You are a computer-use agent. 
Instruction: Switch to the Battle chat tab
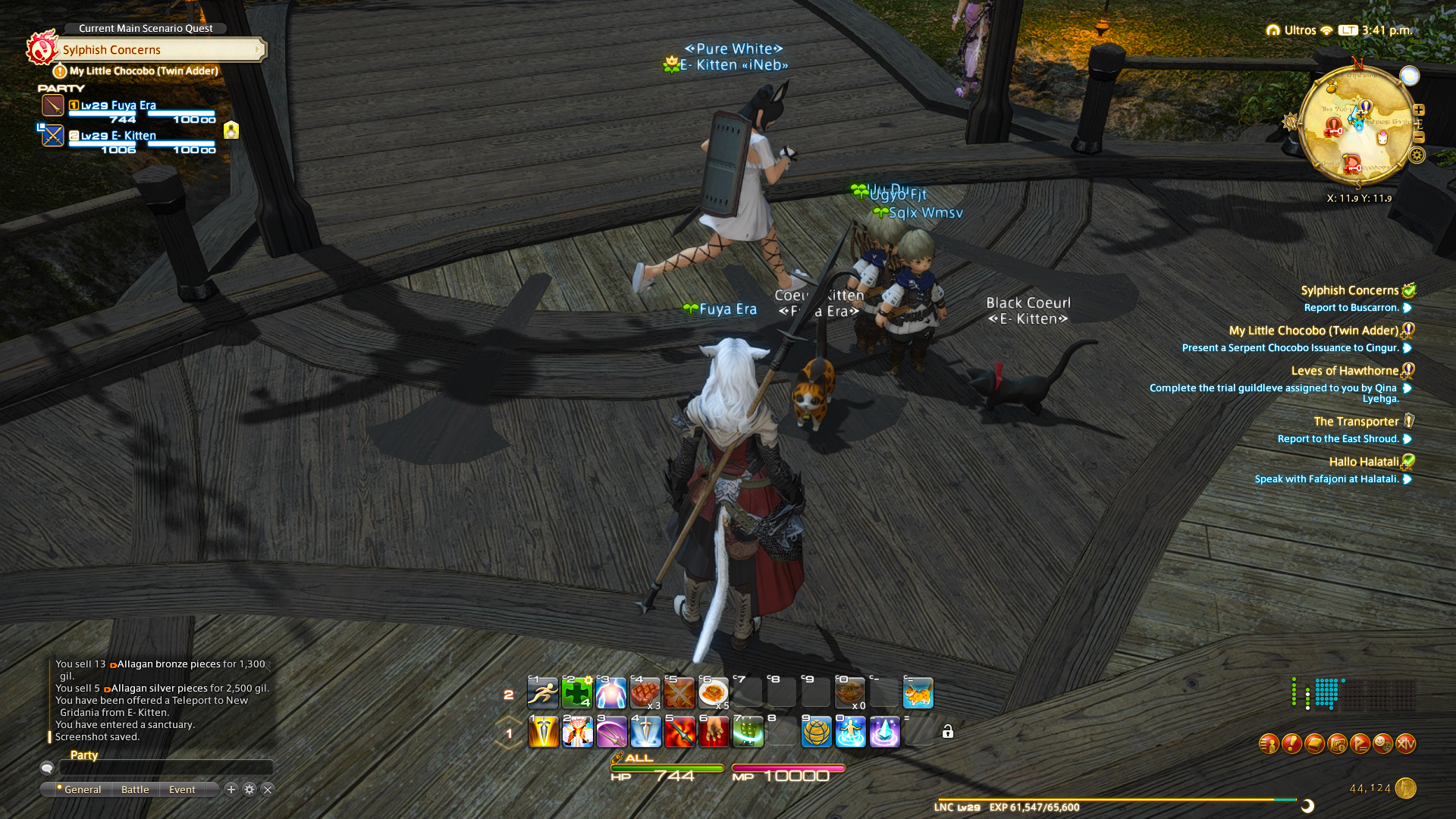tap(135, 789)
